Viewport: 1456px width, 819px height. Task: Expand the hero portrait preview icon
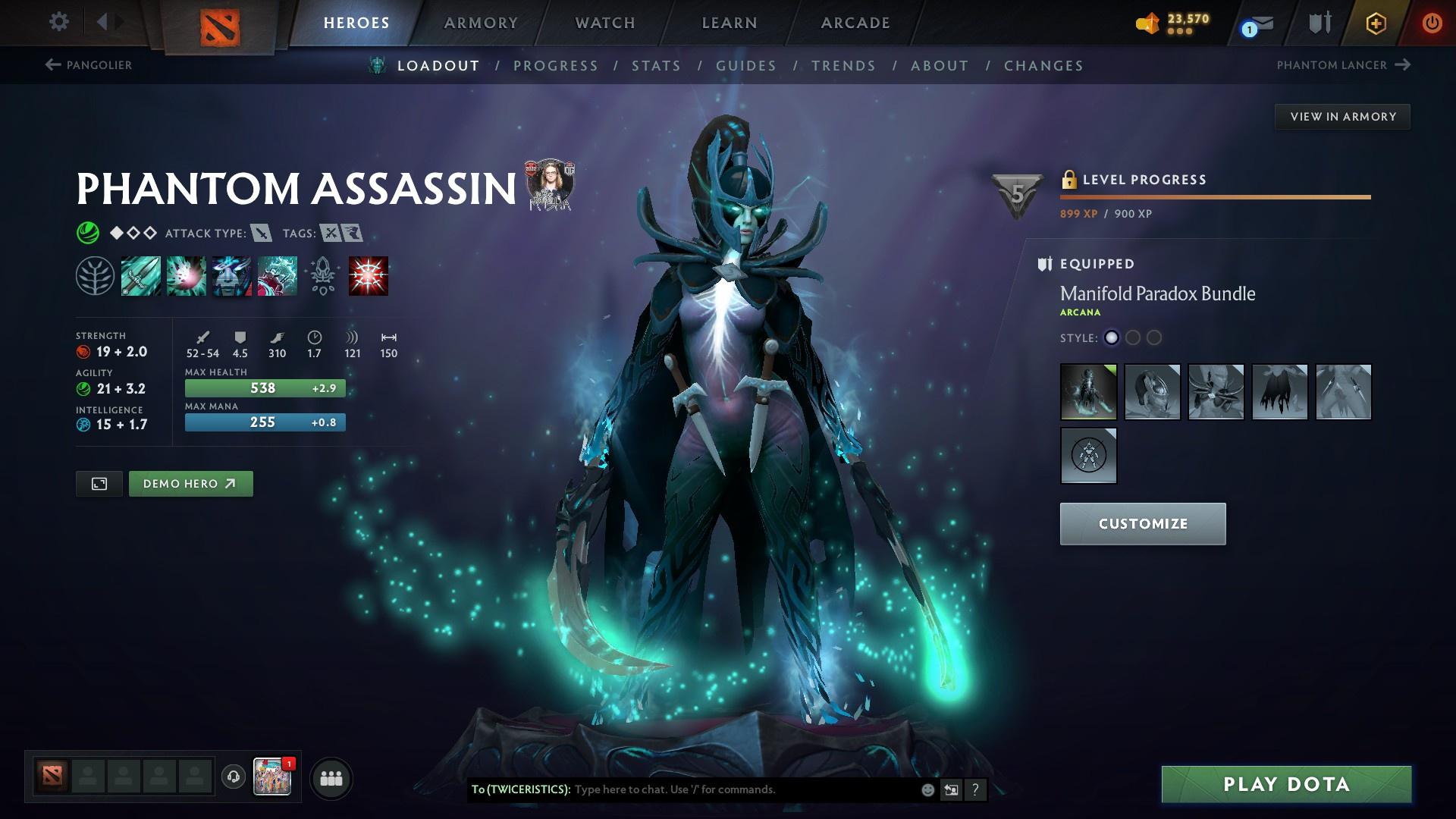tap(99, 483)
